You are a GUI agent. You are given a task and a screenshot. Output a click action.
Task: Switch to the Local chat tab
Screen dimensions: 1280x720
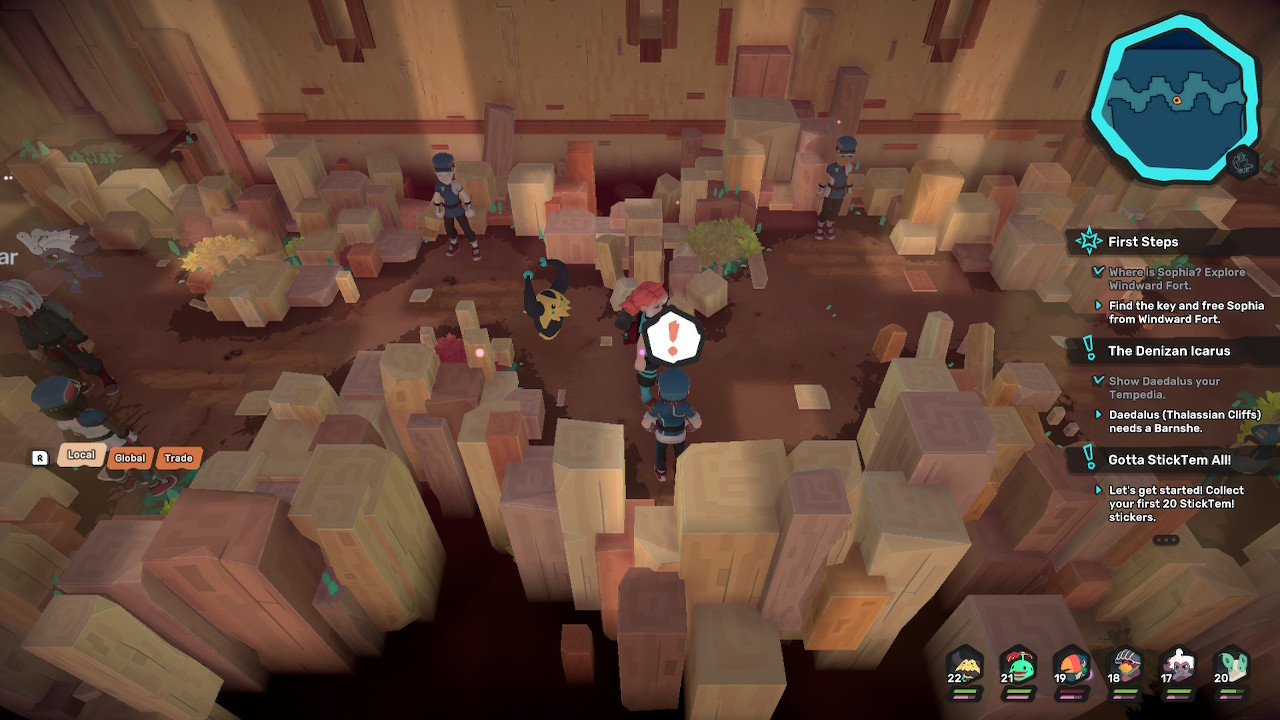click(x=81, y=456)
